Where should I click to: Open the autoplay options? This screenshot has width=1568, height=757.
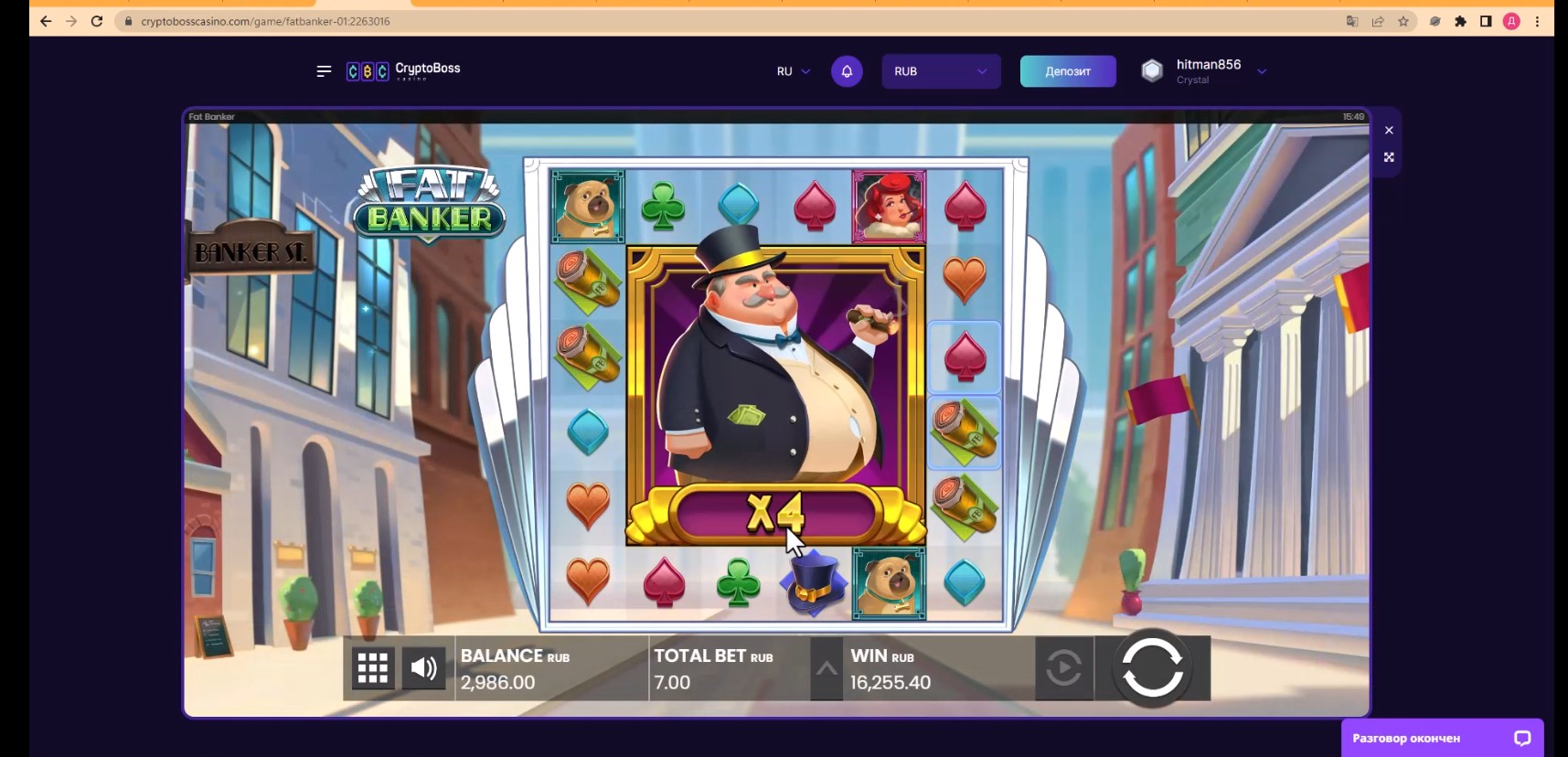[1063, 668]
